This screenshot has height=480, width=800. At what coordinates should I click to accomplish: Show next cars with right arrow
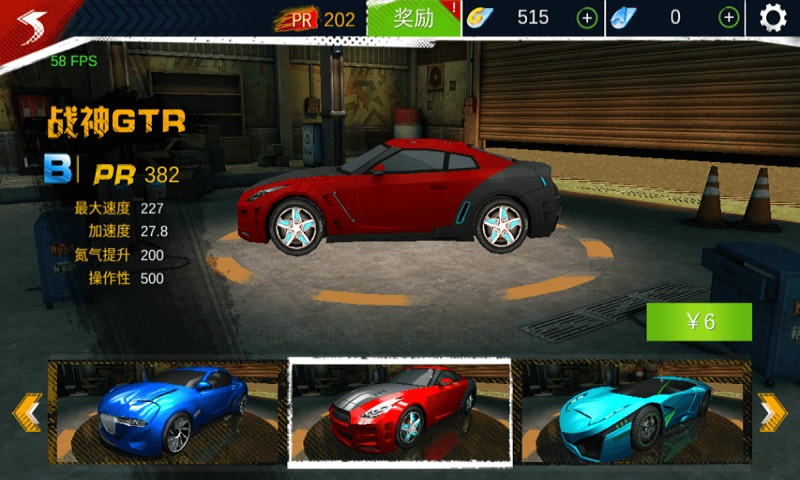[x=772, y=411]
